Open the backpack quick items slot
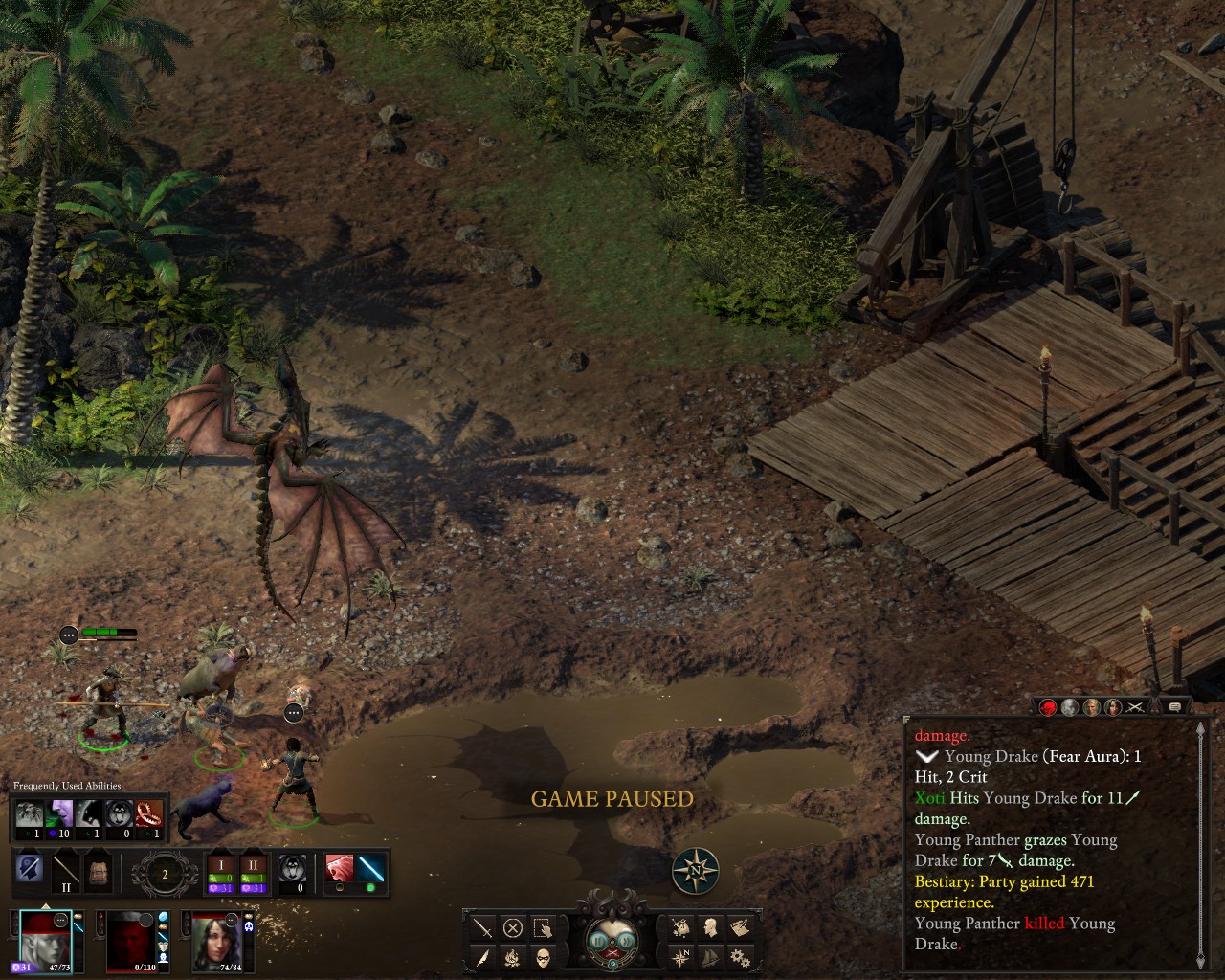The height and width of the screenshot is (980, 1225). click(x=98, y=871)
